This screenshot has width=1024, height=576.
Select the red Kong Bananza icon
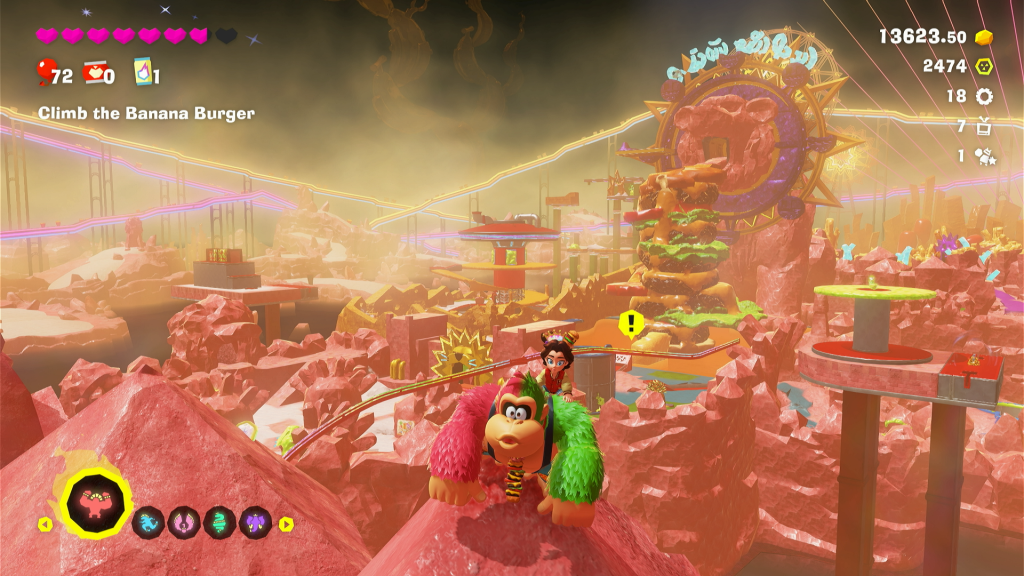pyautogui.click(x=97, y=502)
